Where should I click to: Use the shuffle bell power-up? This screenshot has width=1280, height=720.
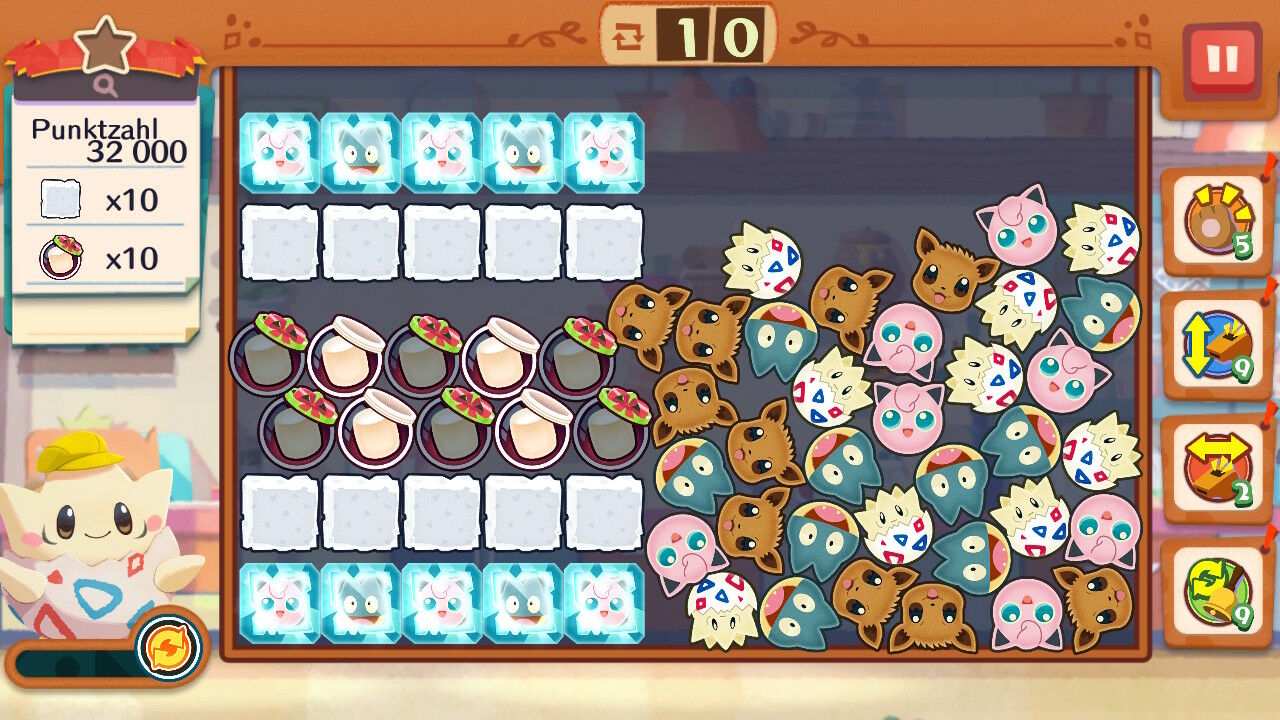(1216, 592)
